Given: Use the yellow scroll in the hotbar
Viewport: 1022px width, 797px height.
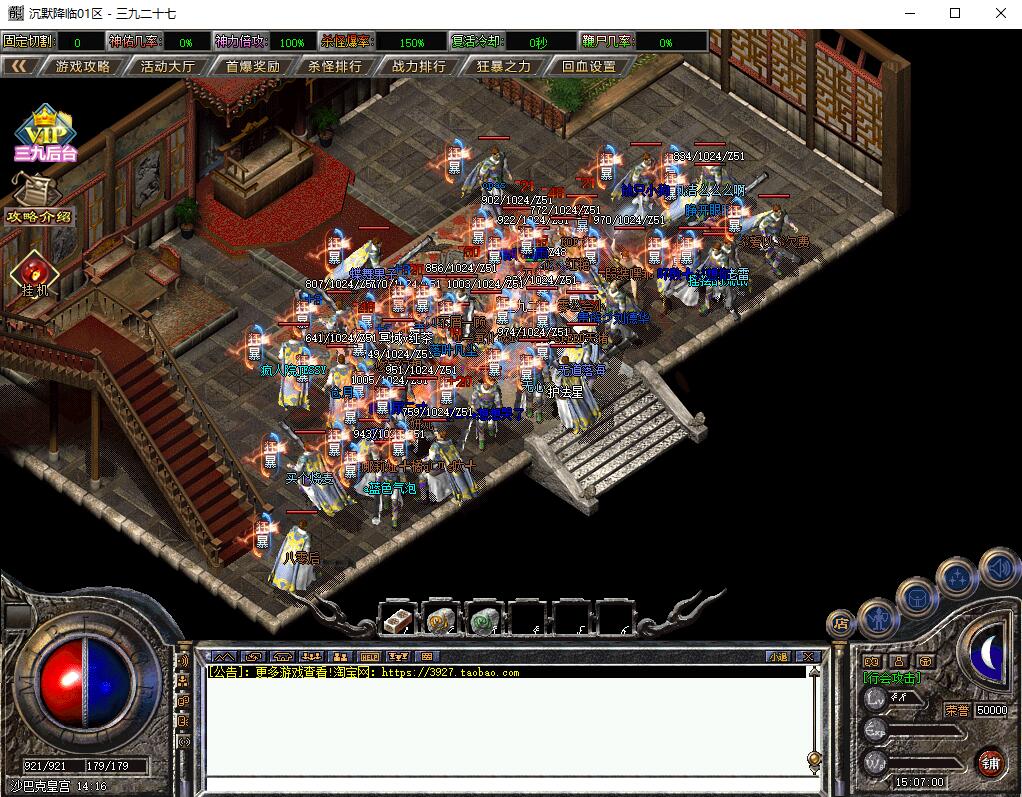Looking at the screenshot, I should point(441,620).
